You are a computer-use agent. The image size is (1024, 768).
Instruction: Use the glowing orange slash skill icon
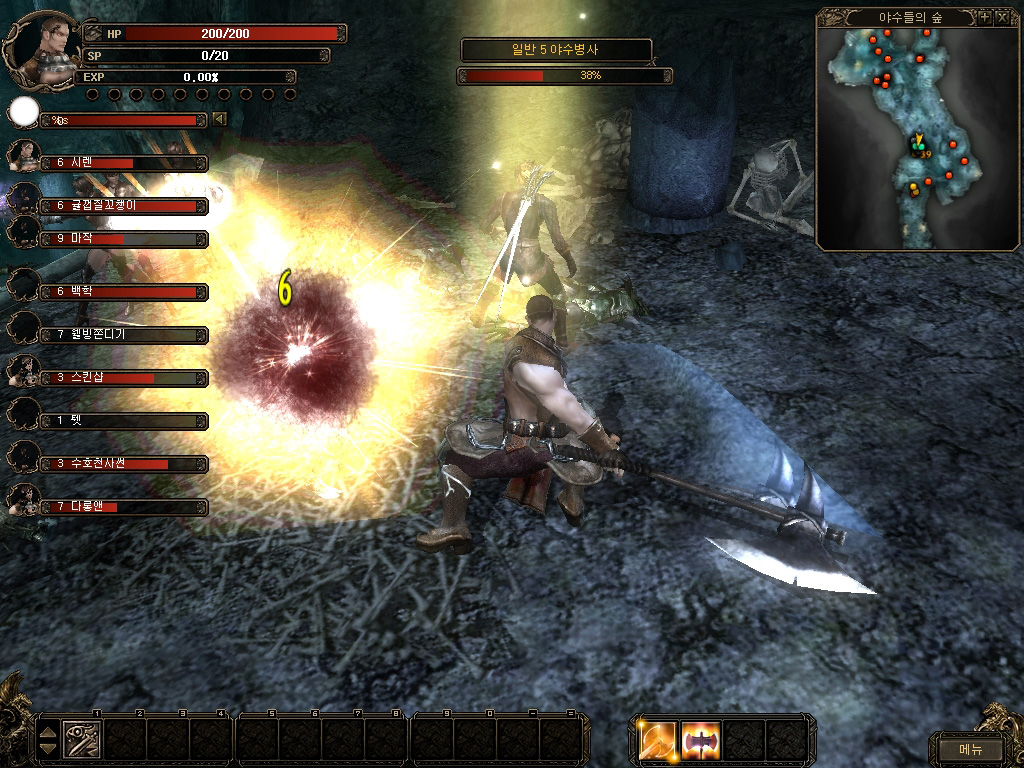click(659, 740)
